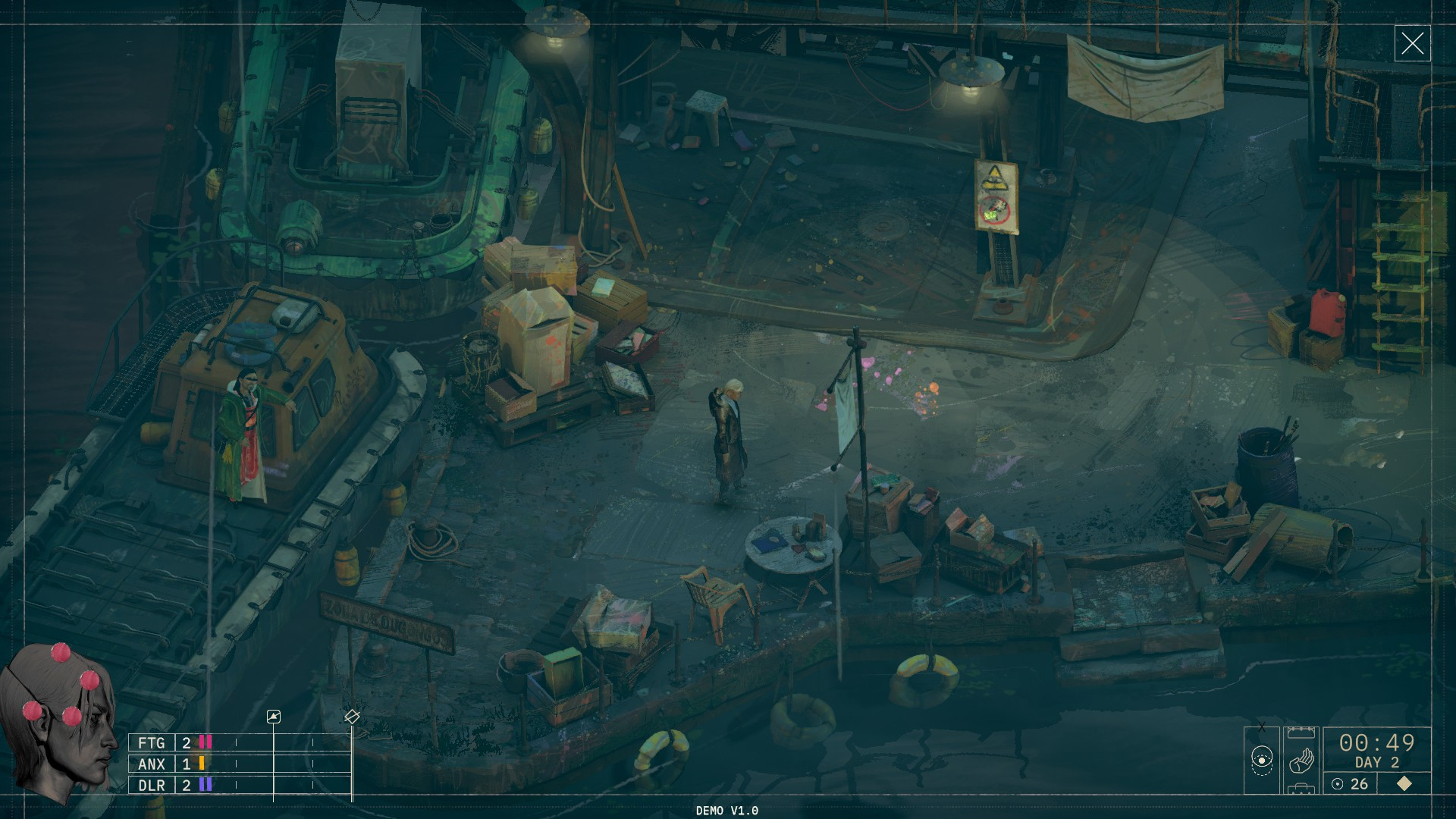
Task: Close the view with the X button
Action: tap(1412, 43)
